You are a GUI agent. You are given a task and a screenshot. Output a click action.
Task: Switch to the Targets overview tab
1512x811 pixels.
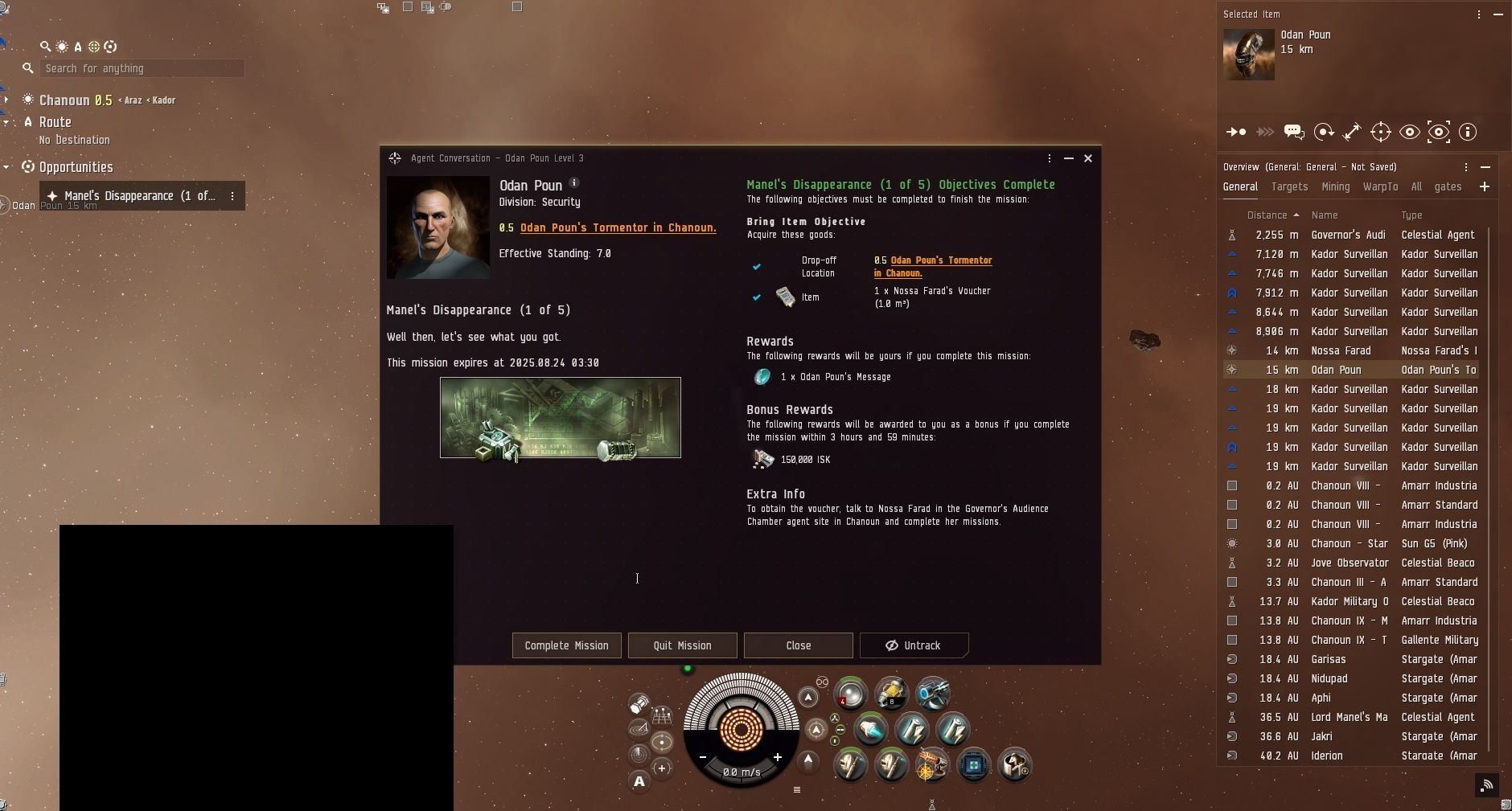coord(1289,186)
